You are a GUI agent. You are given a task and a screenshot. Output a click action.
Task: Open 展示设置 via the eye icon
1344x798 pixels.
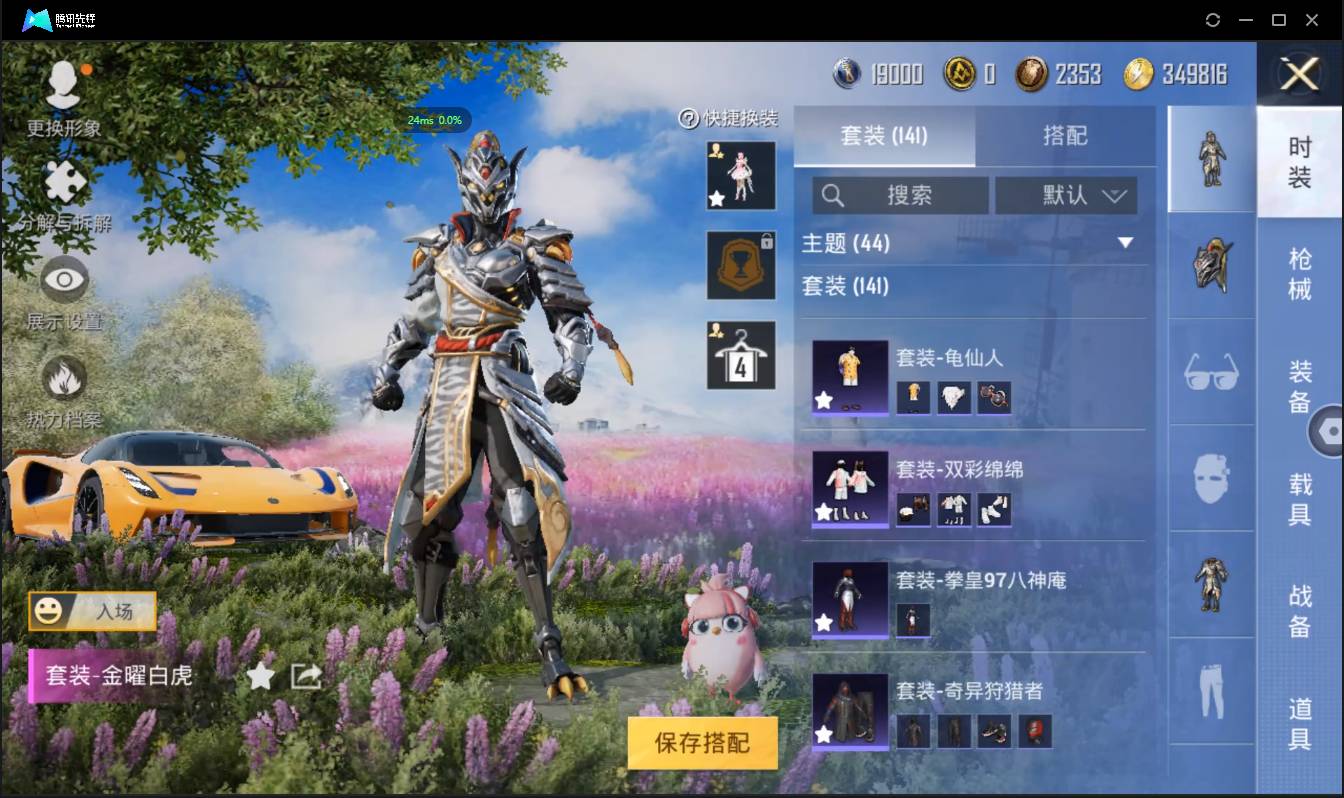coord(63,281)
